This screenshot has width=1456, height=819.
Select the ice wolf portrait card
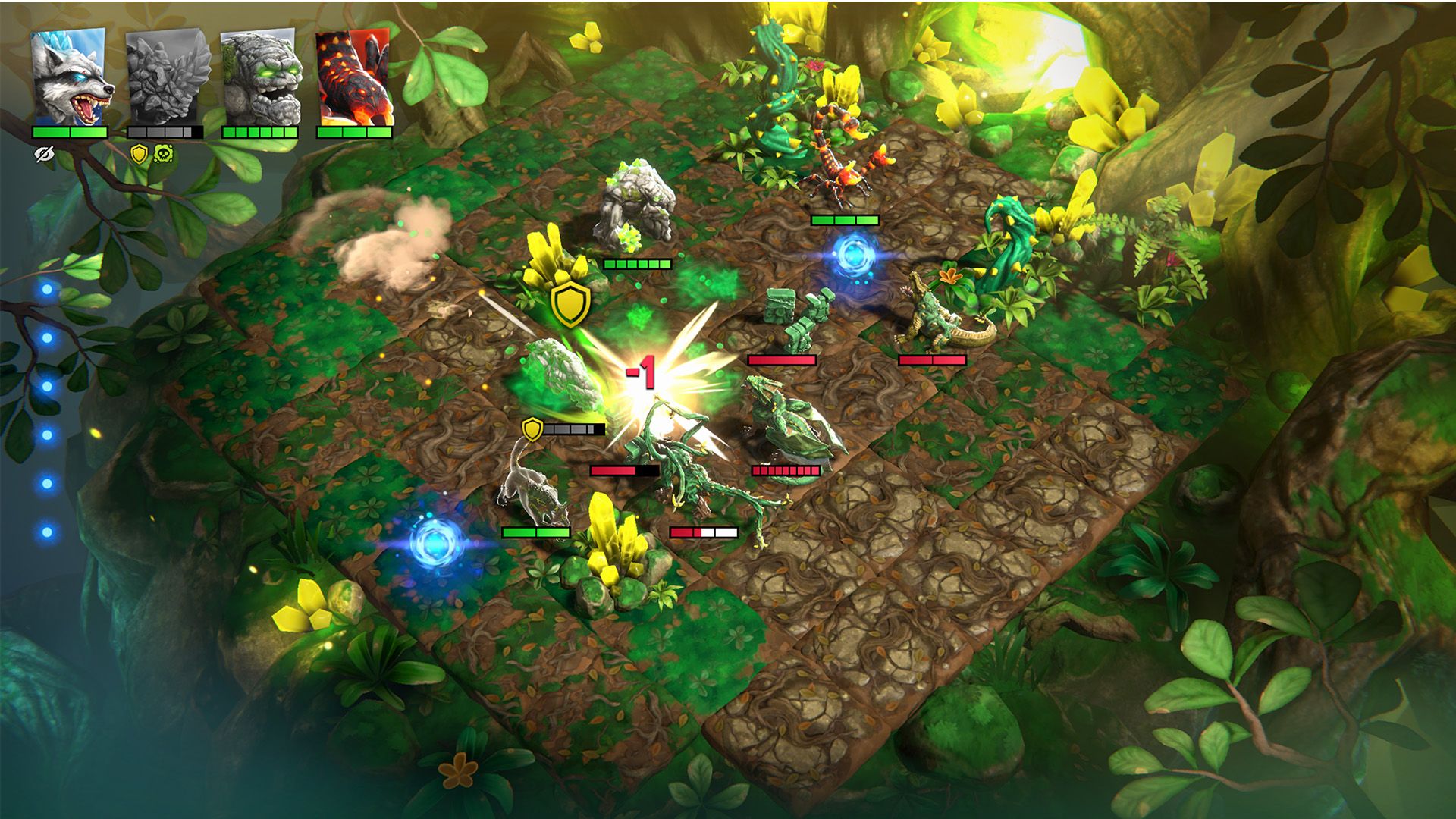click(x=70, y=77)
